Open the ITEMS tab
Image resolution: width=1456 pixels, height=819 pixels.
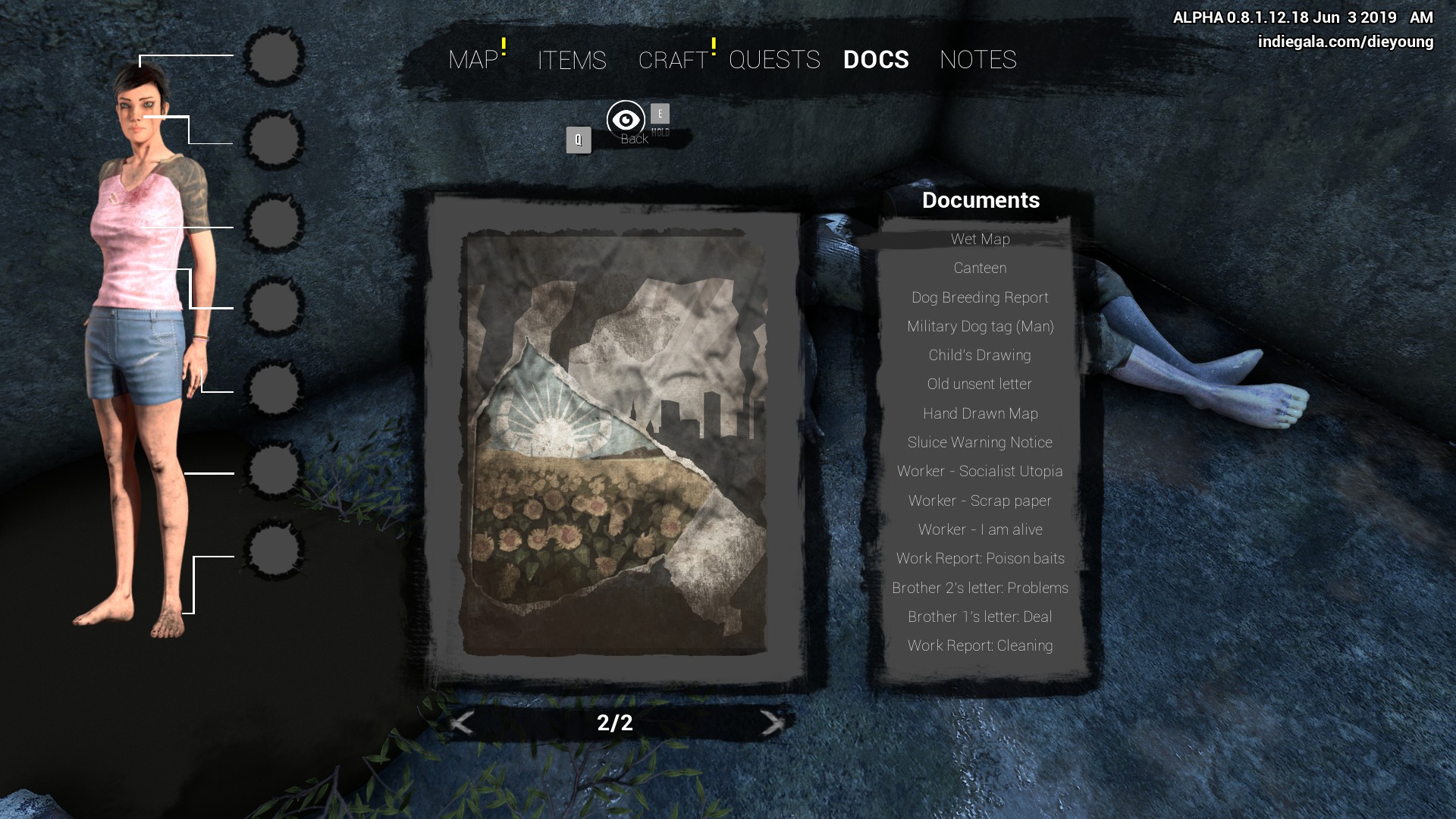click(x=572, y=60)
